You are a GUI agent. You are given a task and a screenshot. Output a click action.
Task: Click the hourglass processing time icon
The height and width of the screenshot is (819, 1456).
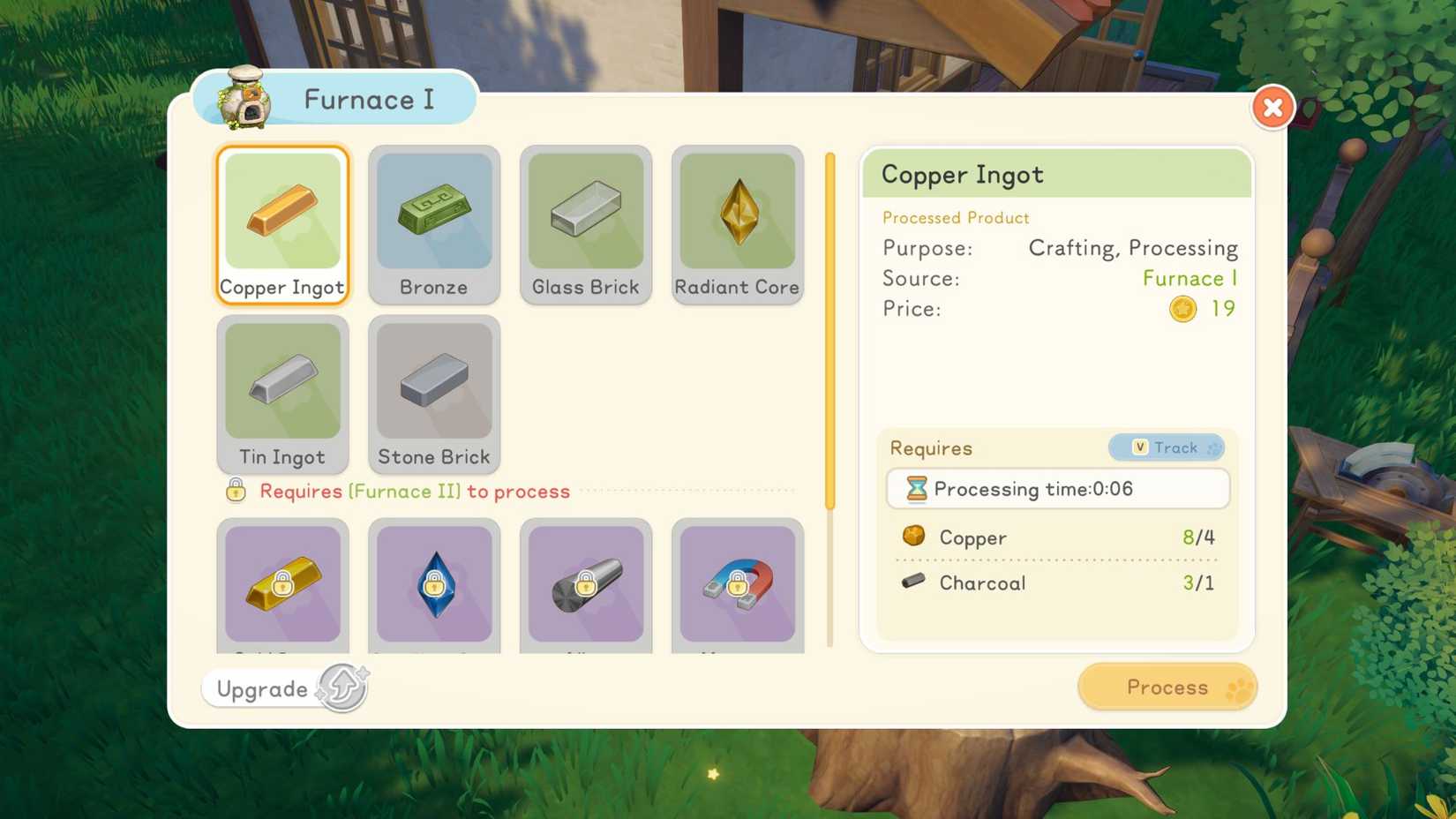coord(918,489)
